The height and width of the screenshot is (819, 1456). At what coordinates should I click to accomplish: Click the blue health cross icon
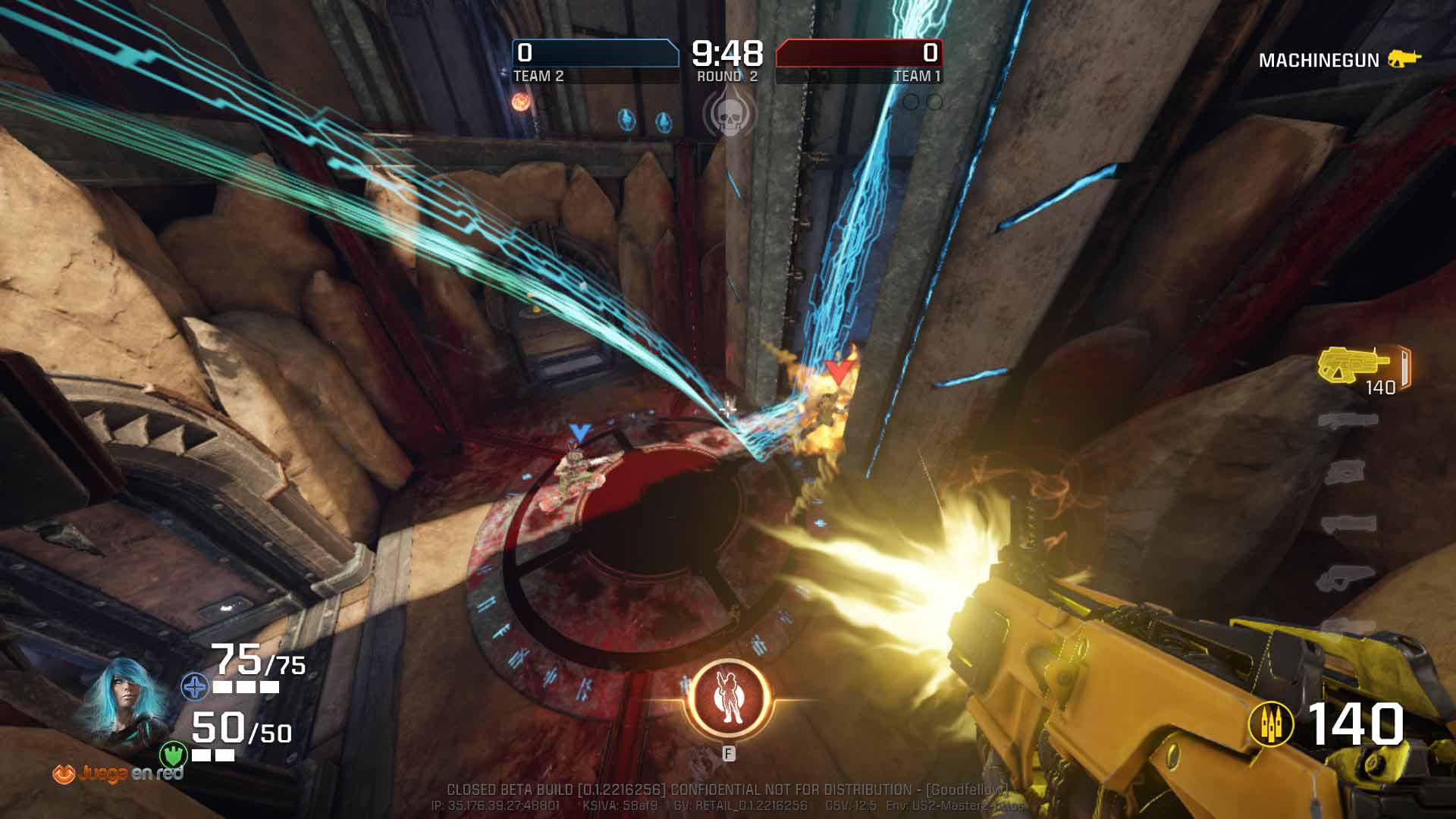pyautogui.click(x=195, y=688)
